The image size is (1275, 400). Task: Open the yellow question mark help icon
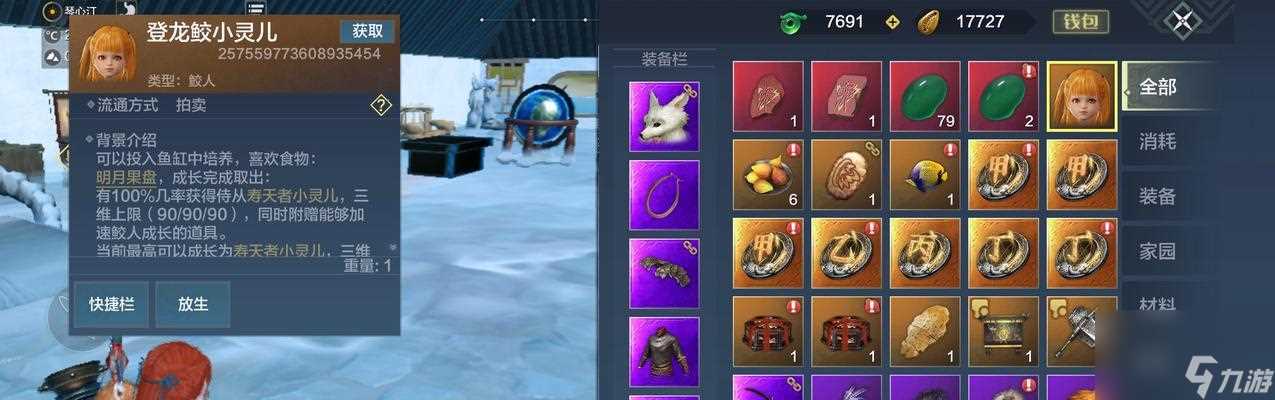[x=381, y=105]
